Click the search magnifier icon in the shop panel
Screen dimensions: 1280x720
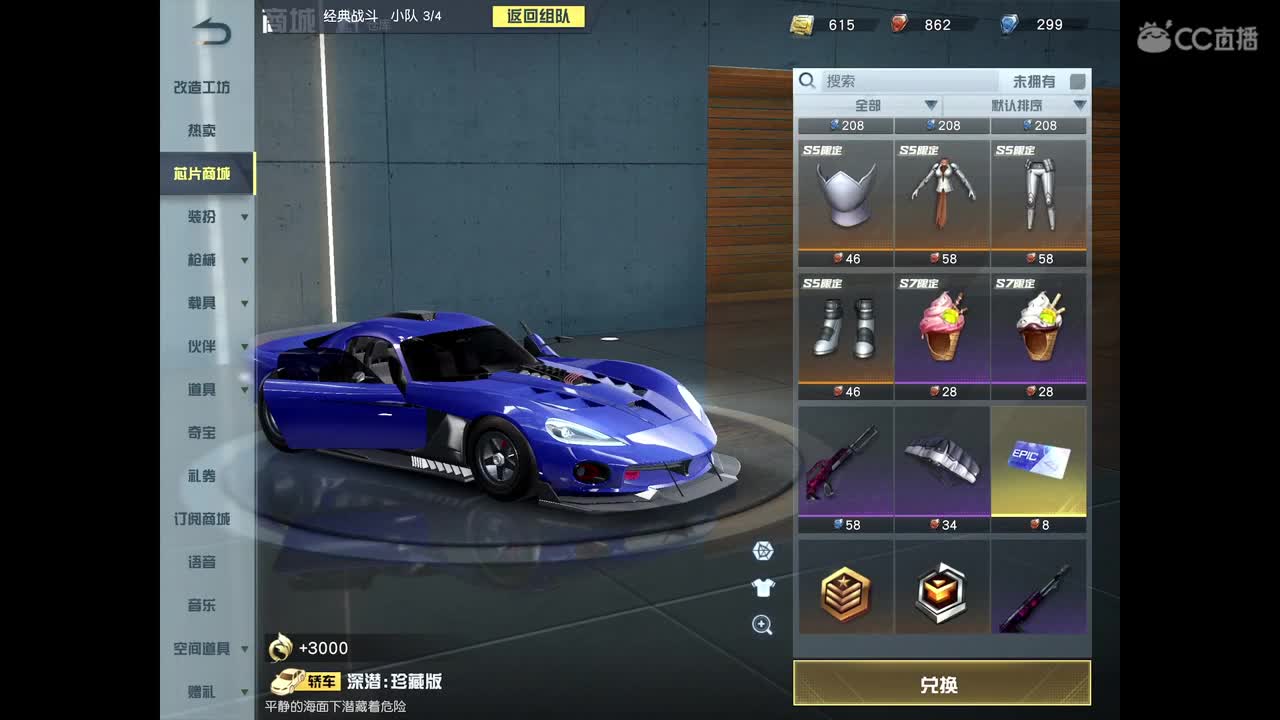807,80
